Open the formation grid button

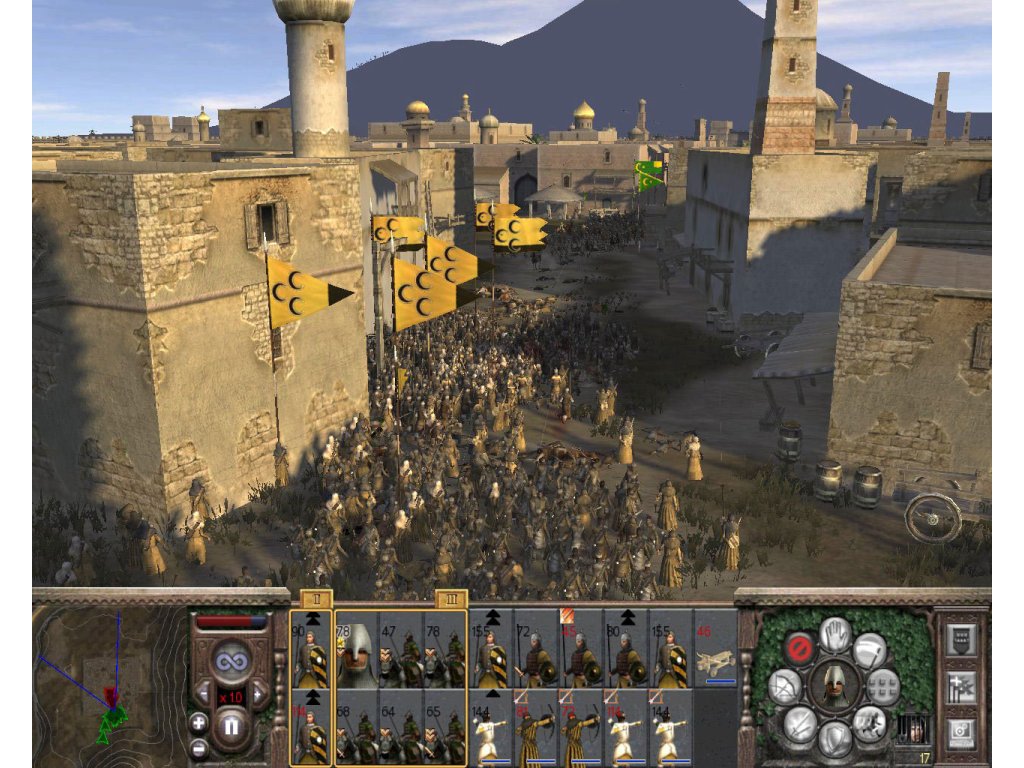tap(884, 687)
